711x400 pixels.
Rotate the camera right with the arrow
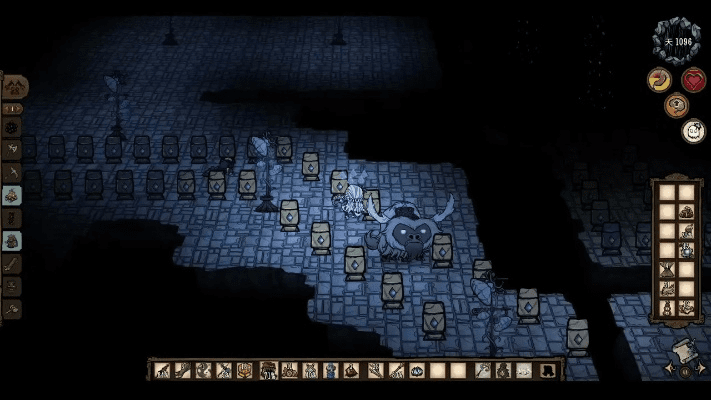(x=699, y=369)
